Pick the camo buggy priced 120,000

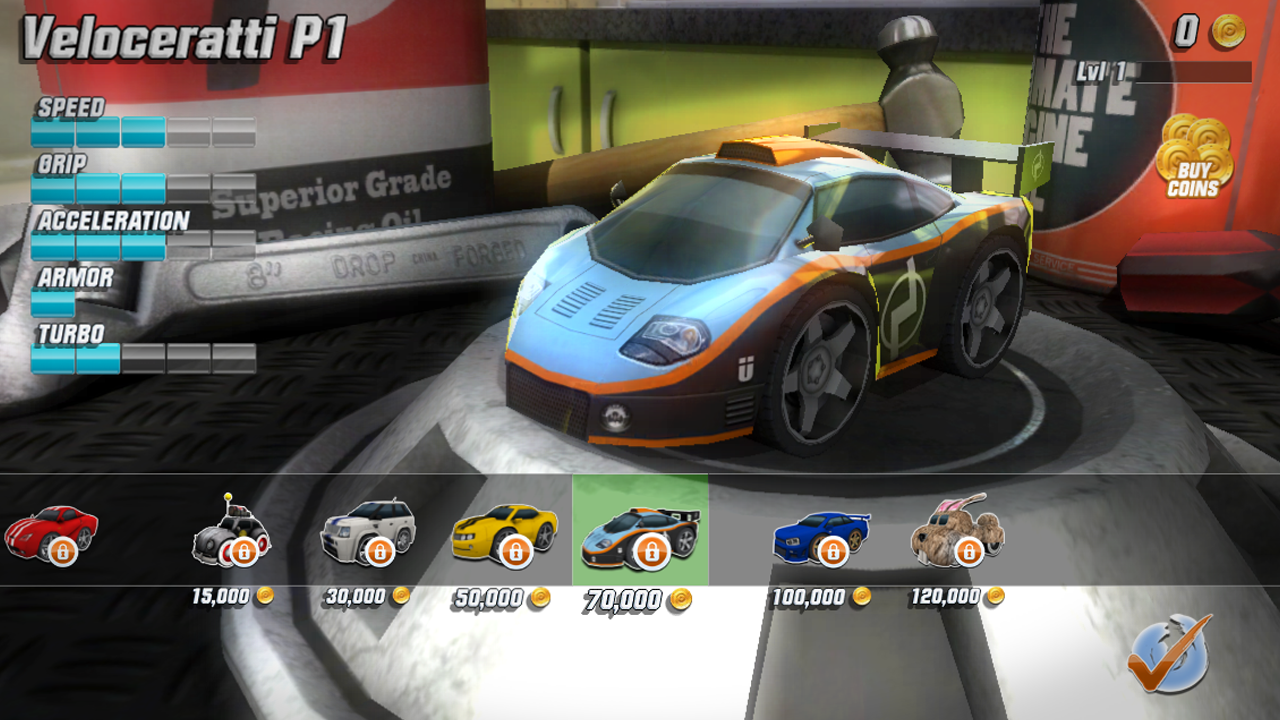tap(957, 532)
